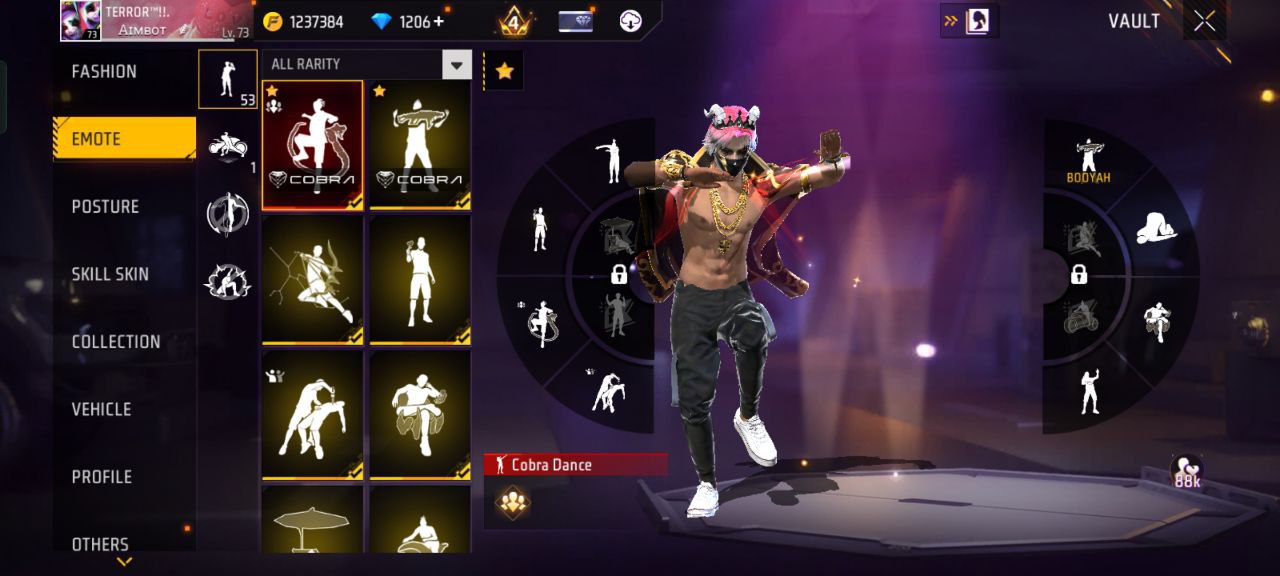Go to the Collection section
The width and height of the screenshot is (1280, 576).
(115, 342)
